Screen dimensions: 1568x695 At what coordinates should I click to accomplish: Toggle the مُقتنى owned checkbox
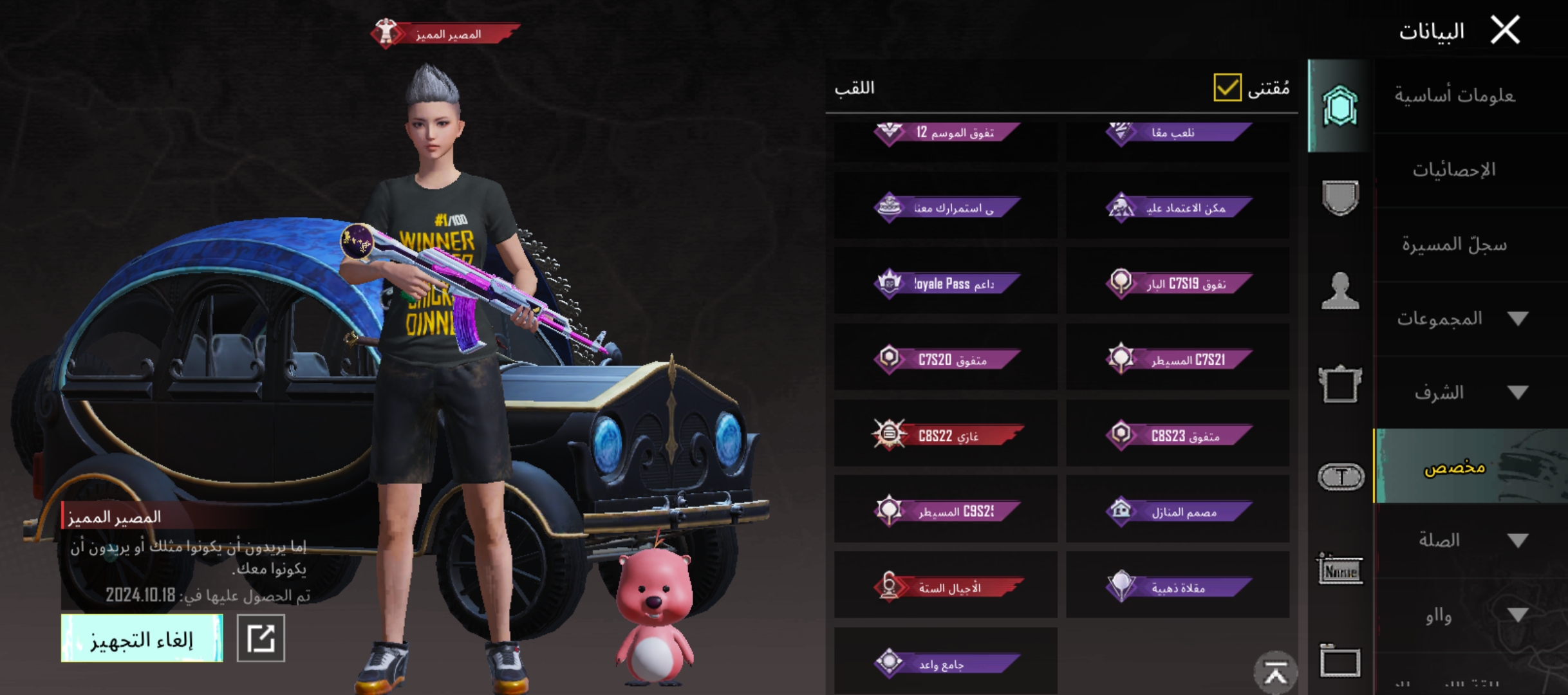click(1227, 88)
